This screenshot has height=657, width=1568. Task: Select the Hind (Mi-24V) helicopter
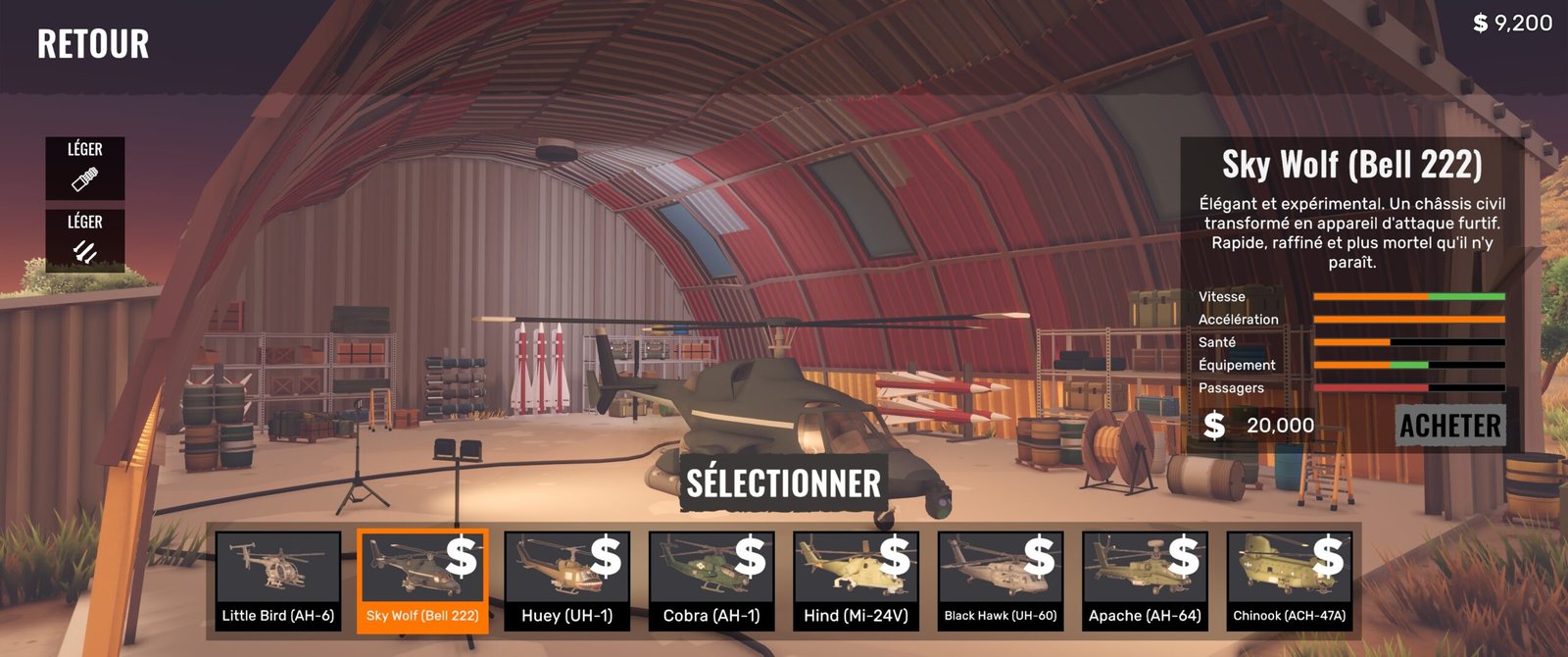pos(856,581)
